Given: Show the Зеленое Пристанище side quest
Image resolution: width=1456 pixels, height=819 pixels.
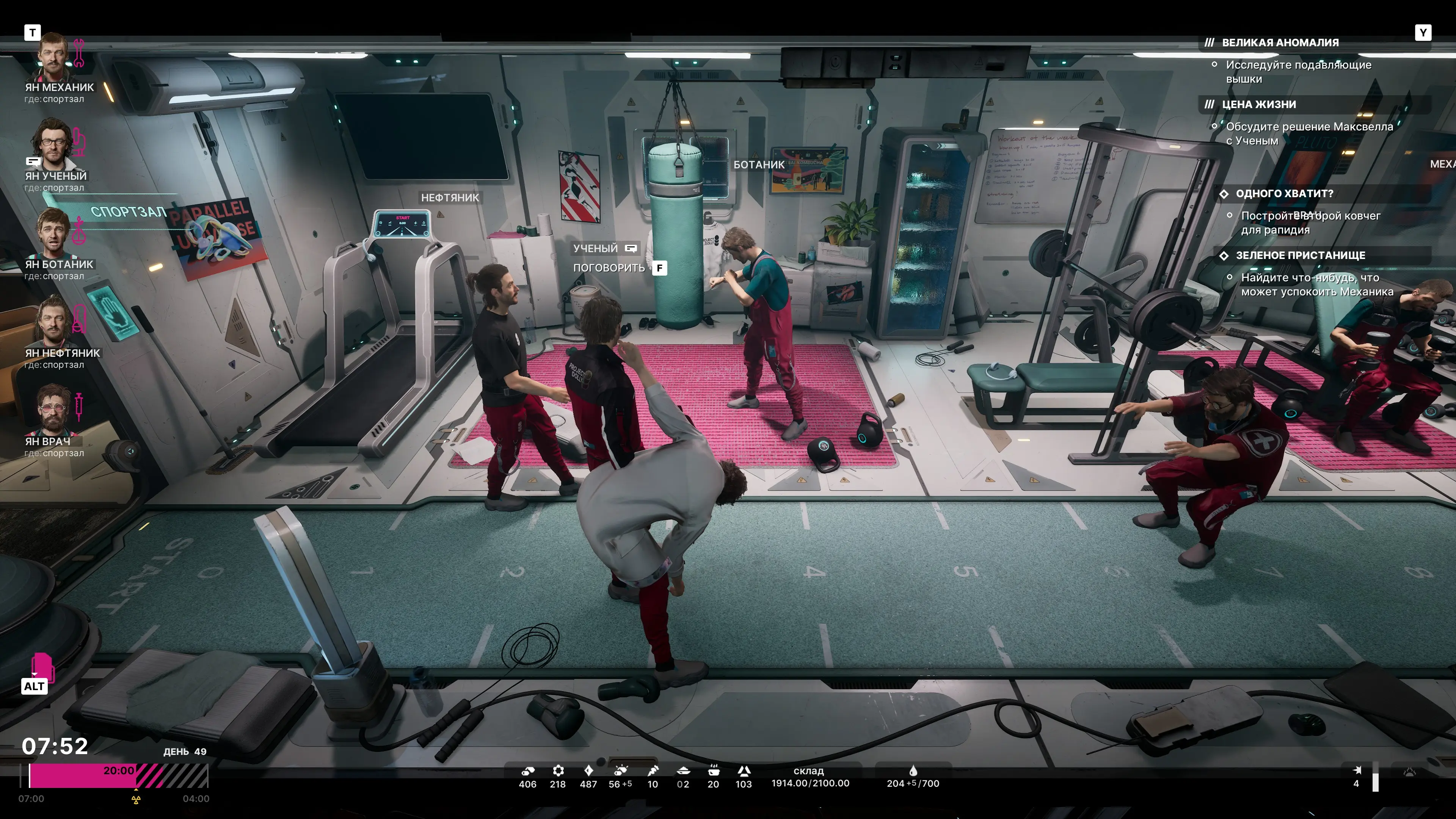Looking at the screenshot, I should [x=1300, y=256].
